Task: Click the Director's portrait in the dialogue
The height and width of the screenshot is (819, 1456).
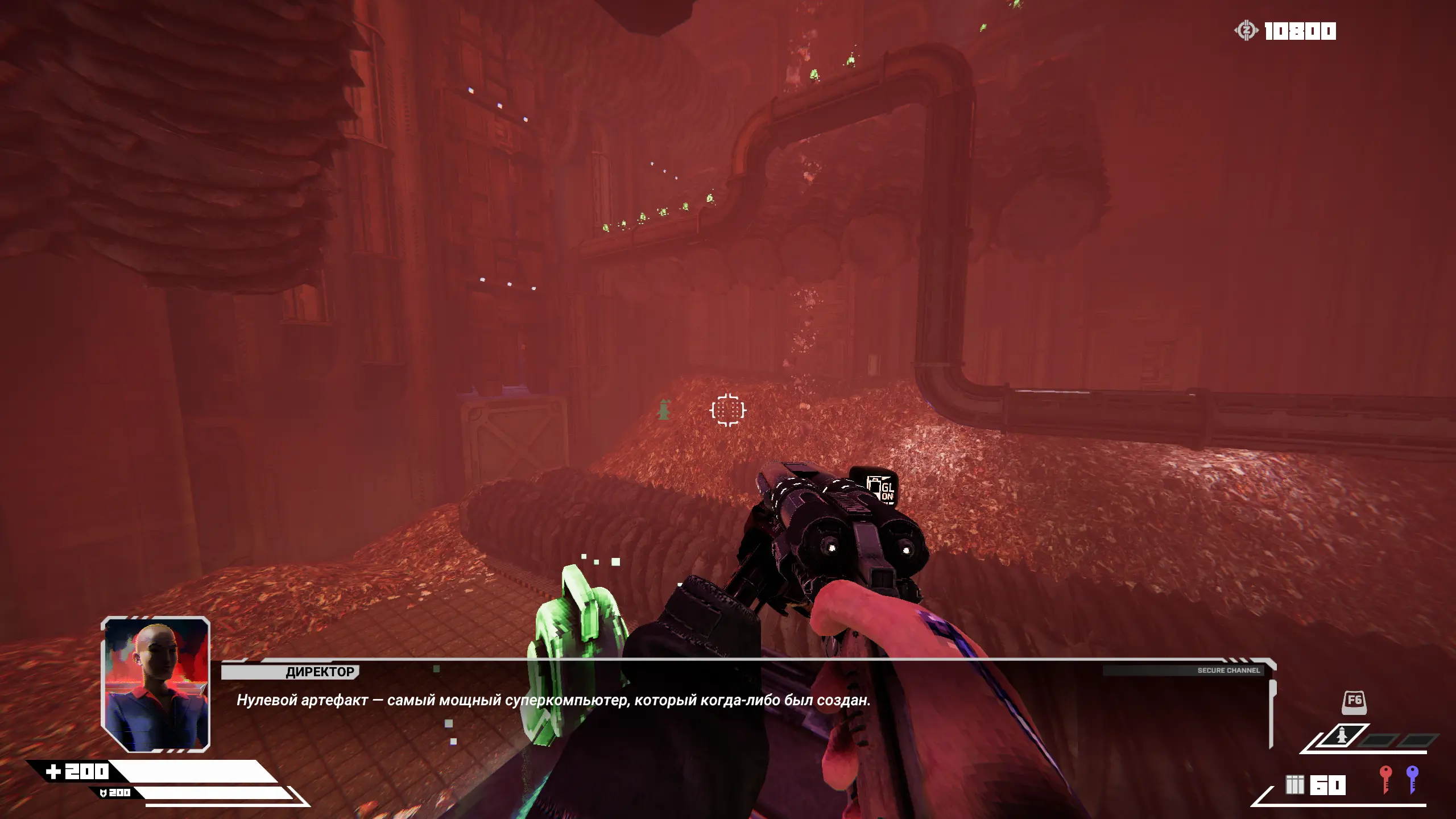Action: 156,684
